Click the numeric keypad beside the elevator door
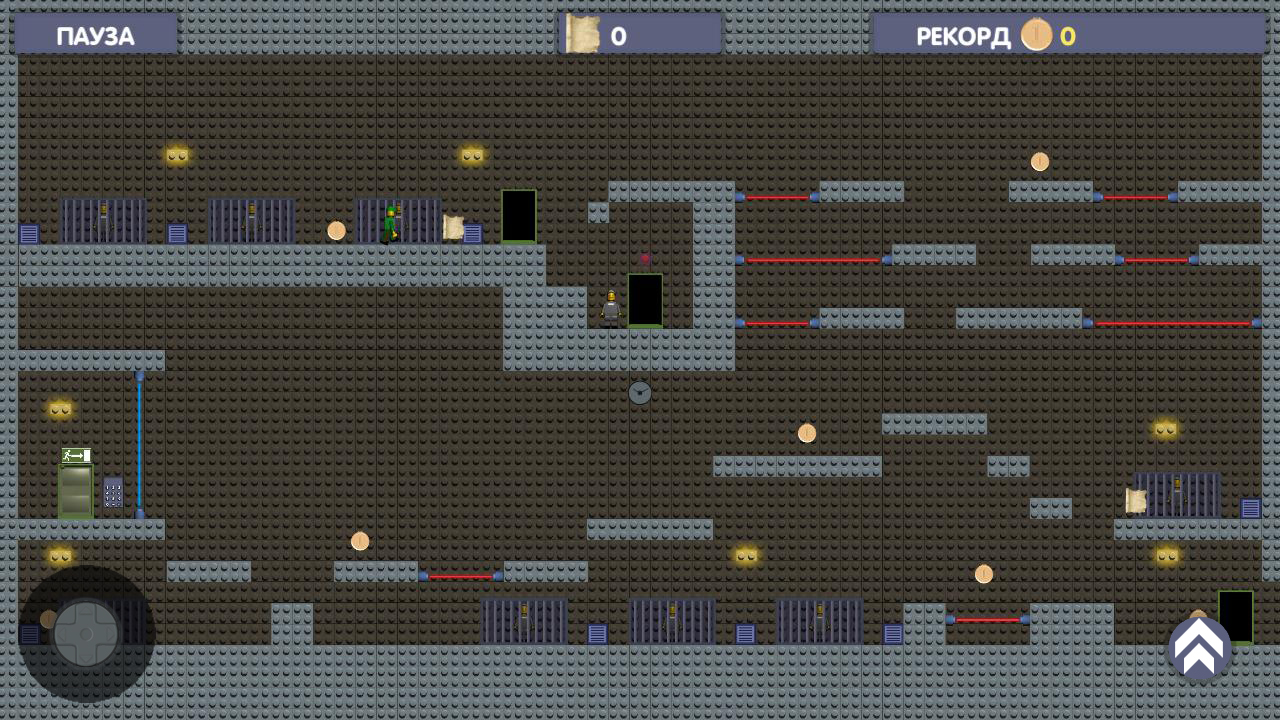1280x720 pixels. click(112, 493)
